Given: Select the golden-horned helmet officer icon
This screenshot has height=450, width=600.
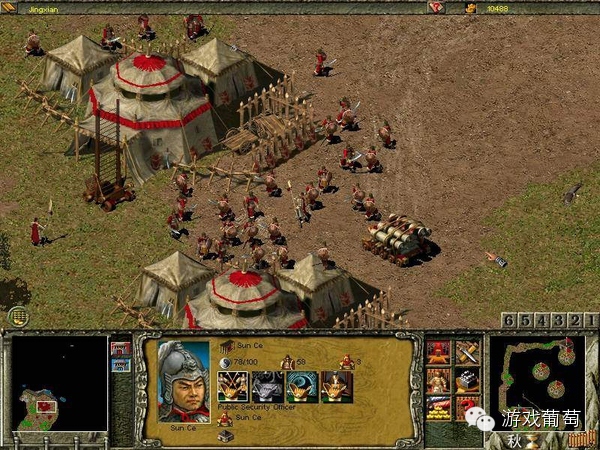Looking at the screenshot, I should (234, 386).
